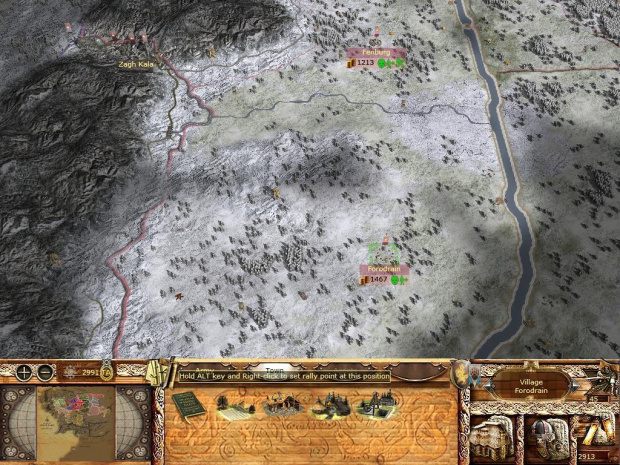The width and height of the screenshot is (620, 465).
Task: Open the green book building browser
Action: point(185,405)
